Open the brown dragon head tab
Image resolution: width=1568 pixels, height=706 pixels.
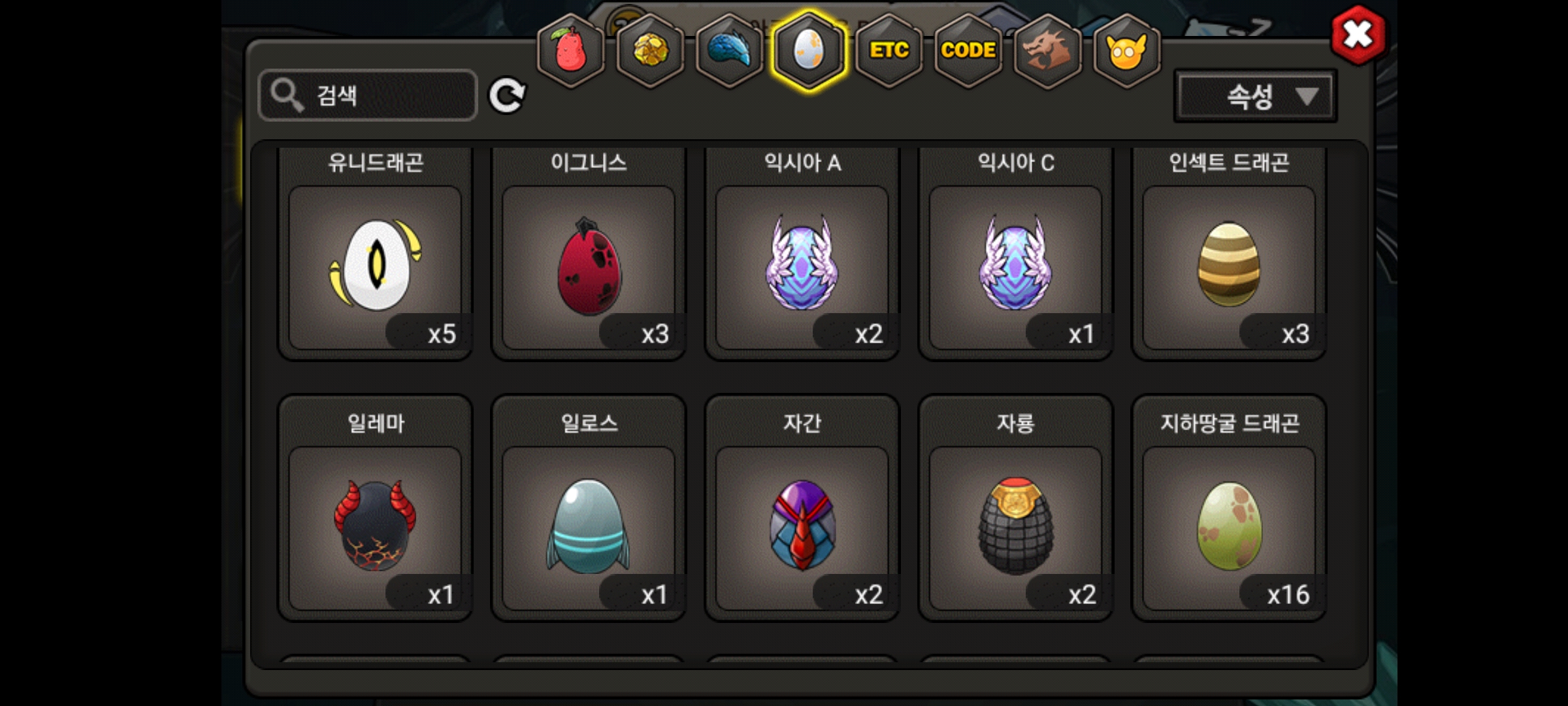(1047, 51)
